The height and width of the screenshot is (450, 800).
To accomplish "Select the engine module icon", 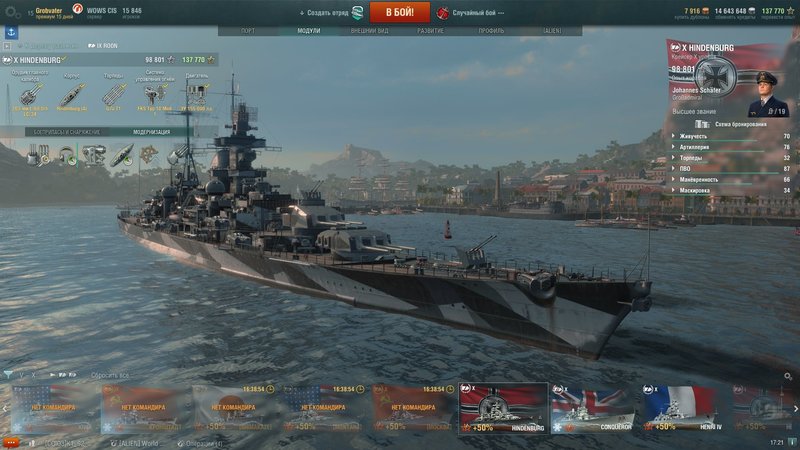I will pyautogui.click(x=197, y=94).
